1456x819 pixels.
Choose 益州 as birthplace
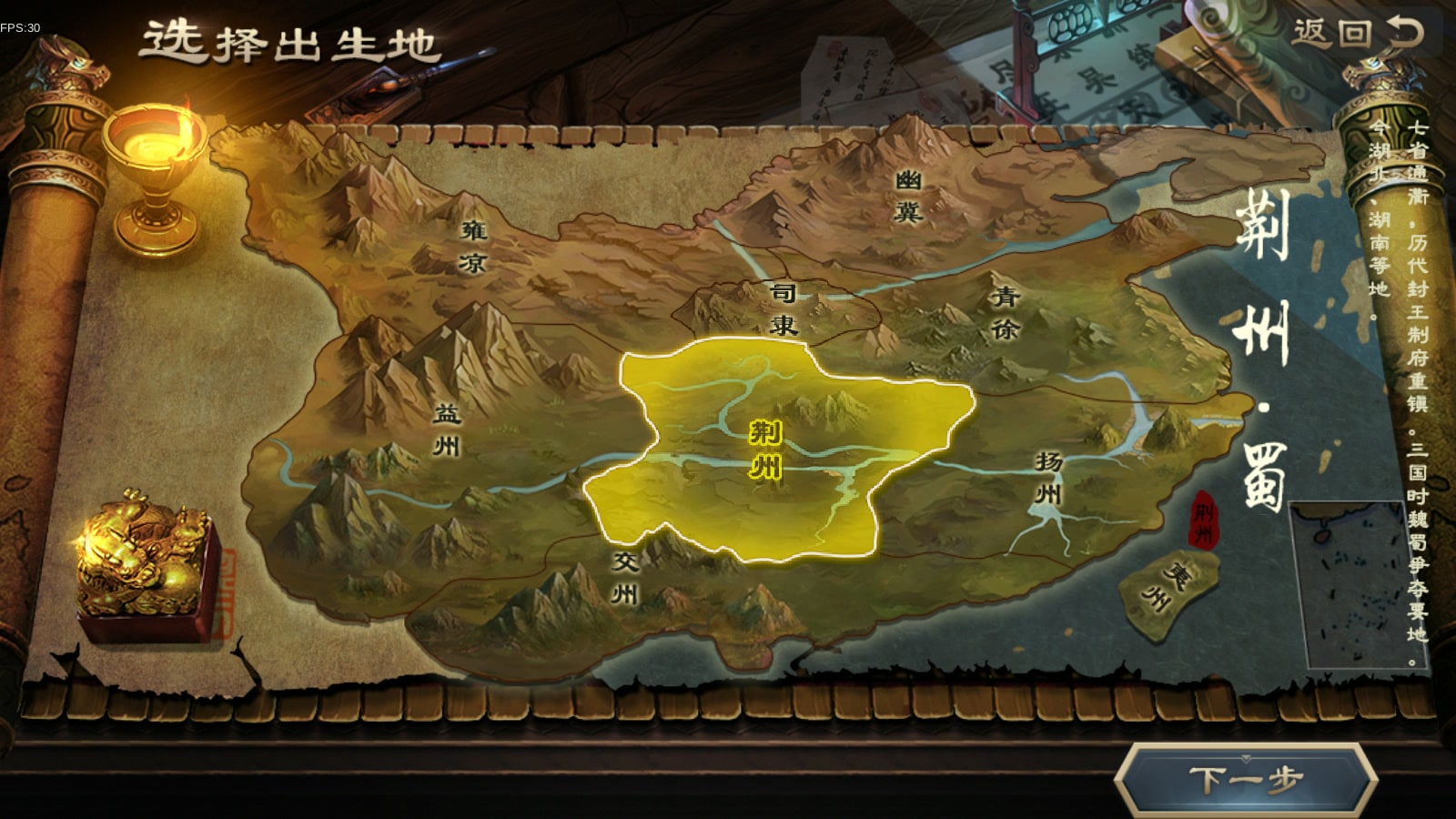pos(446,430)
